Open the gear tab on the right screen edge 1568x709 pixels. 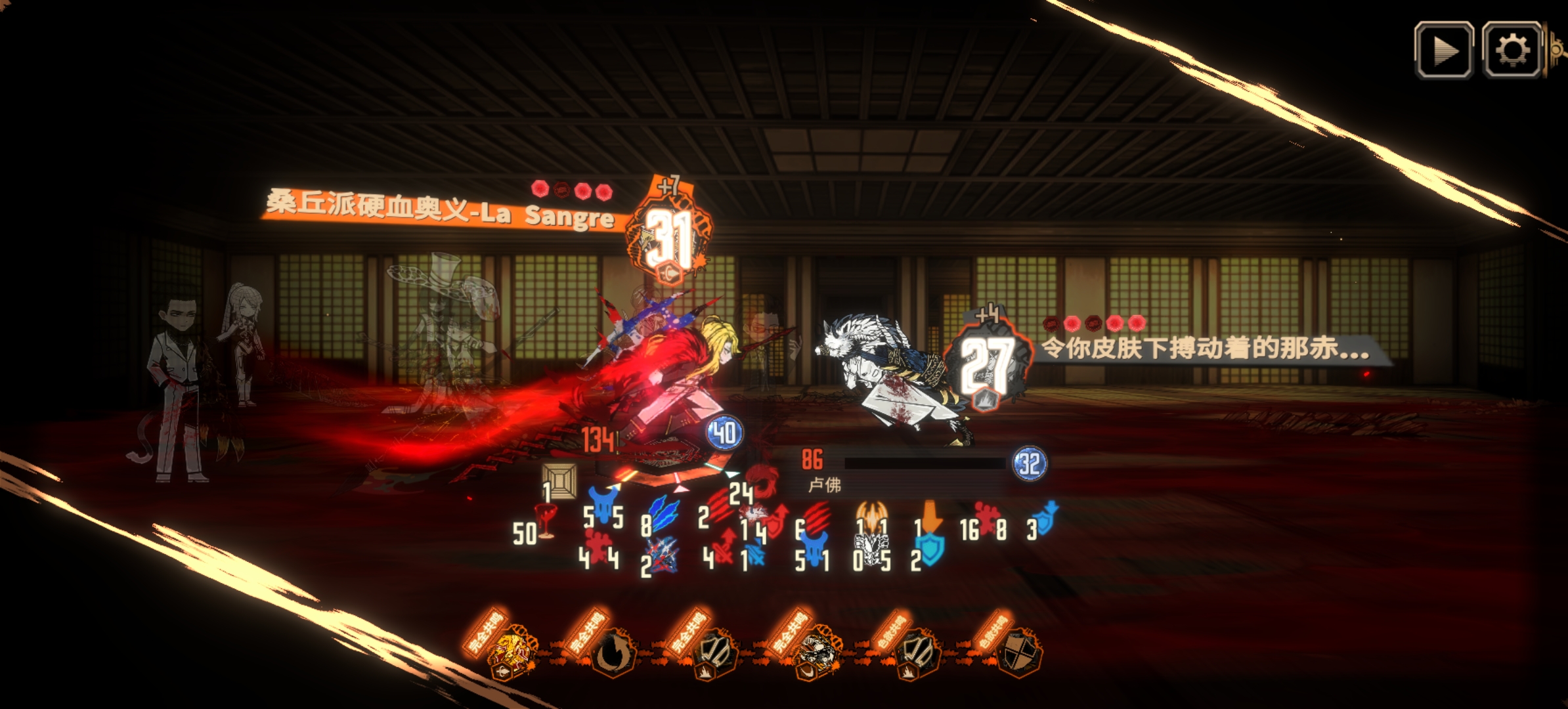pos(1557,48)
